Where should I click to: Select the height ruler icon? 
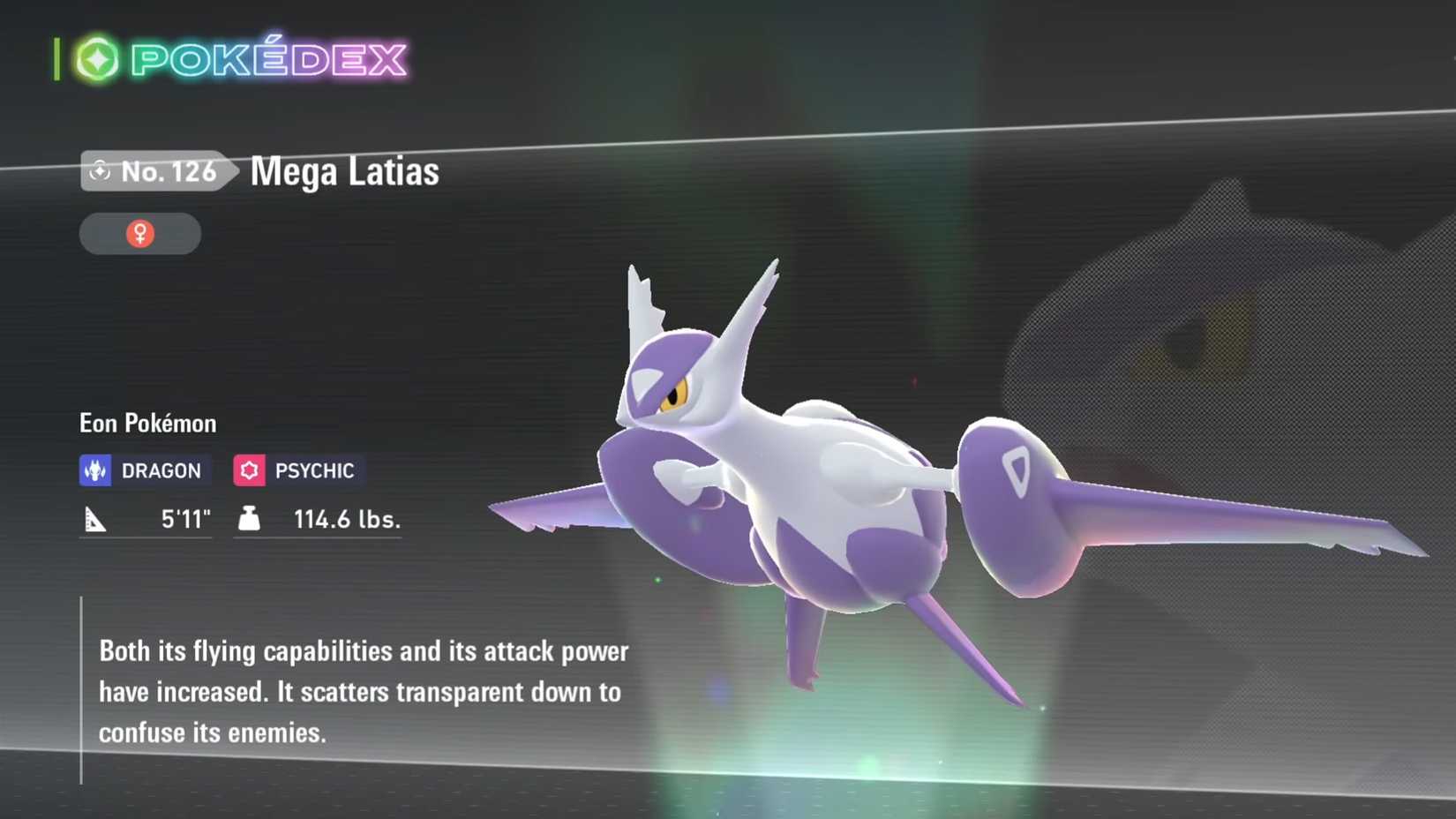pos(95,520)
